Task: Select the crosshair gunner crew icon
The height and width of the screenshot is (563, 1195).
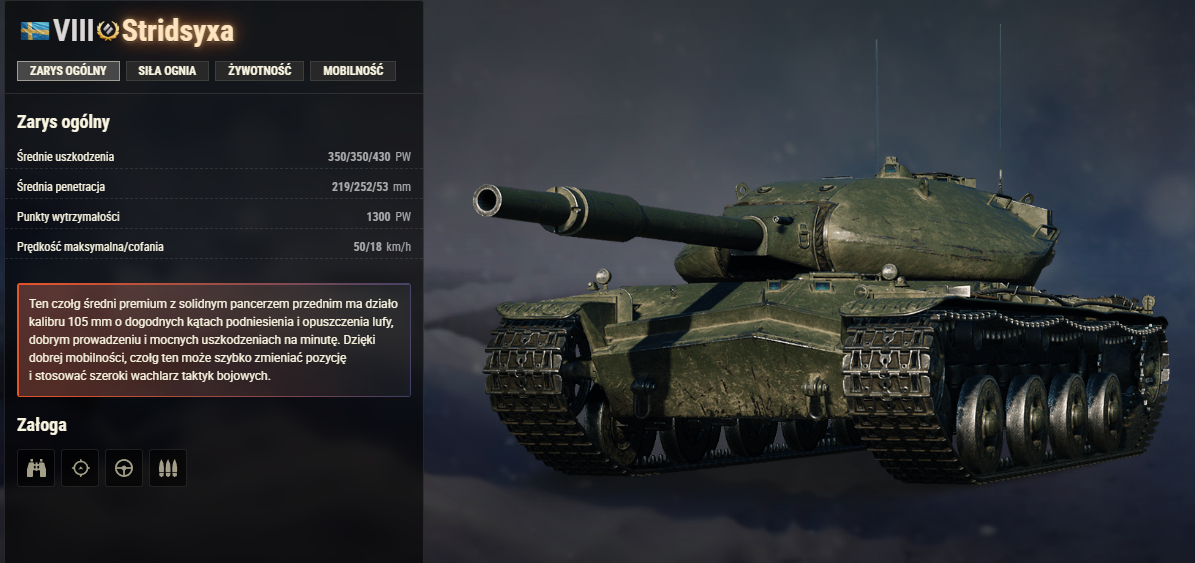Action: pyautogui.click(x=80, y=468)
